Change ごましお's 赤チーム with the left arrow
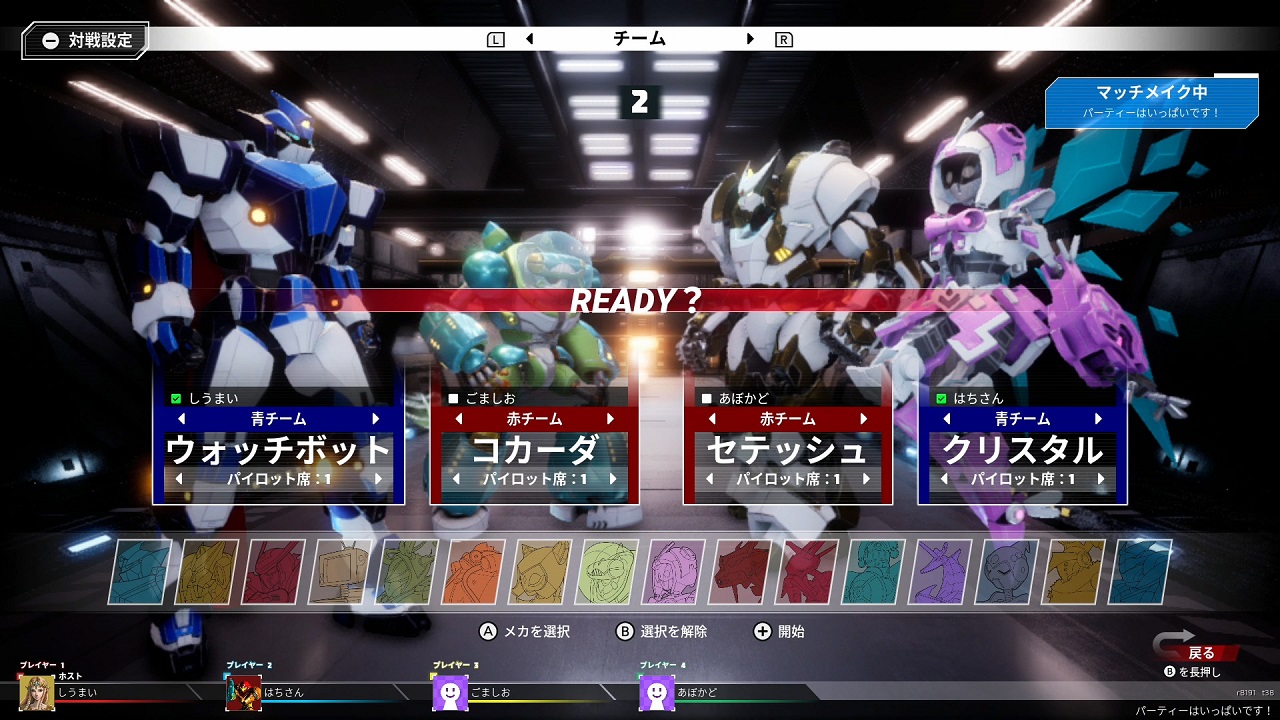The image size is (1280, 720). [456, 419]
